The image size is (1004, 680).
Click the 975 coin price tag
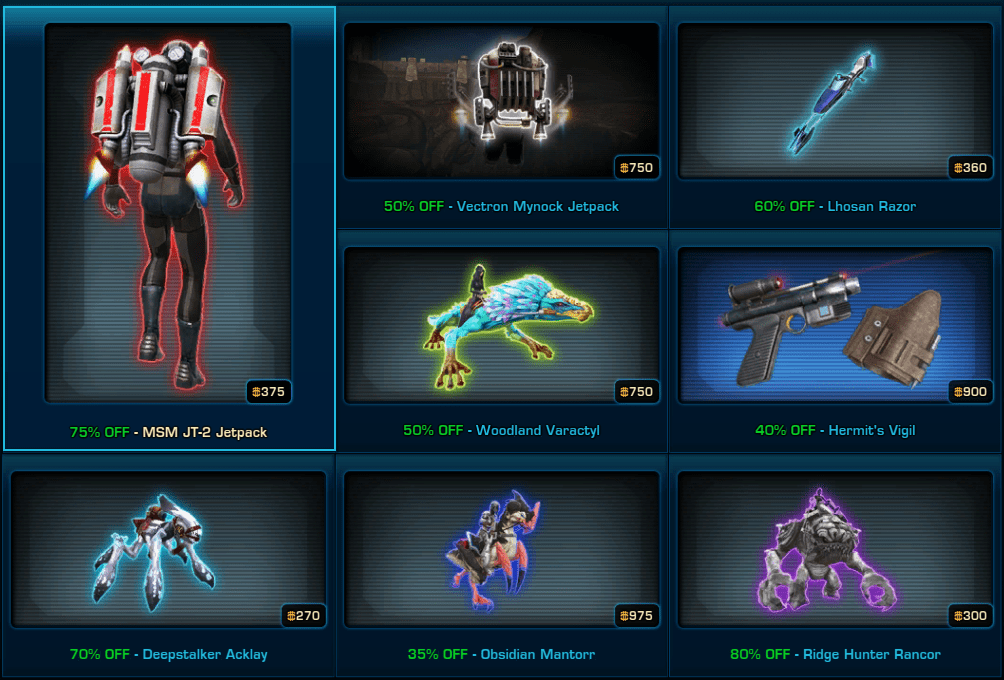coord(637,616)
